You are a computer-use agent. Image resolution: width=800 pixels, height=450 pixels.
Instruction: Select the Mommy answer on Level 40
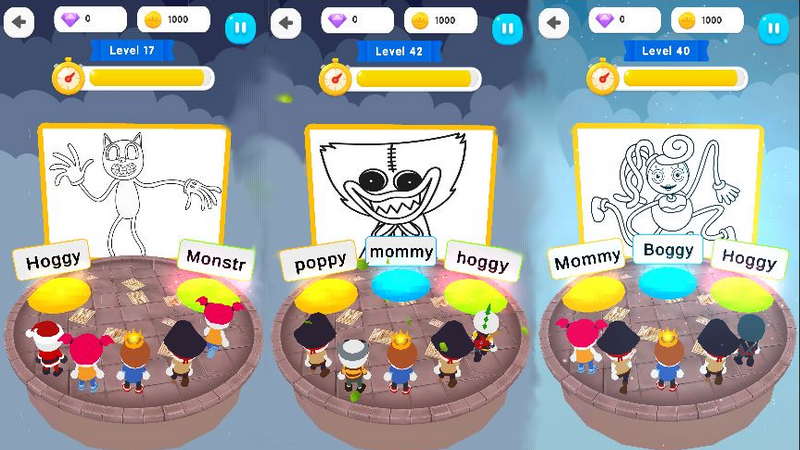click(x=587, y=262)
